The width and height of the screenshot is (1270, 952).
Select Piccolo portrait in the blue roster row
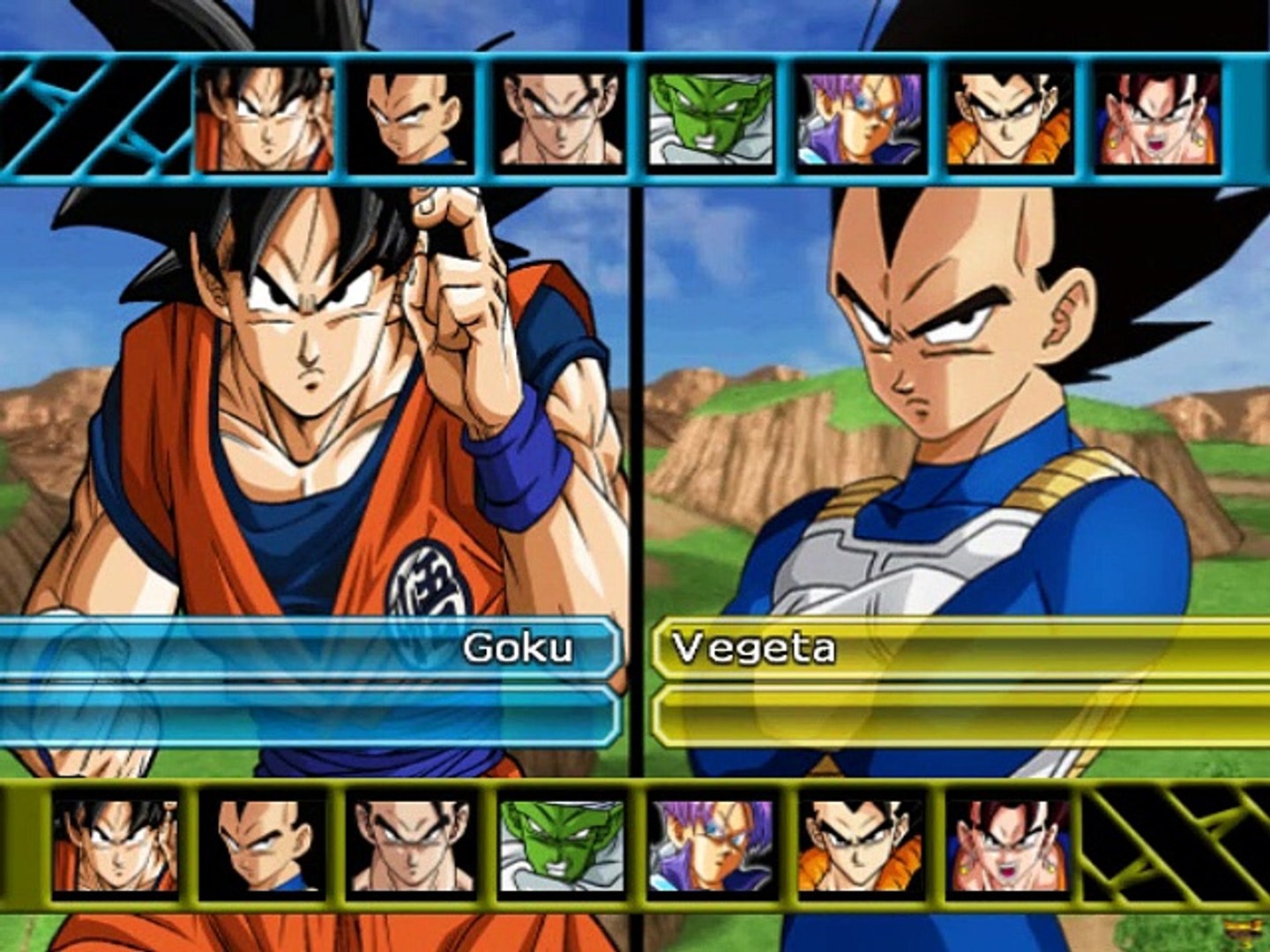coord(711,119)
